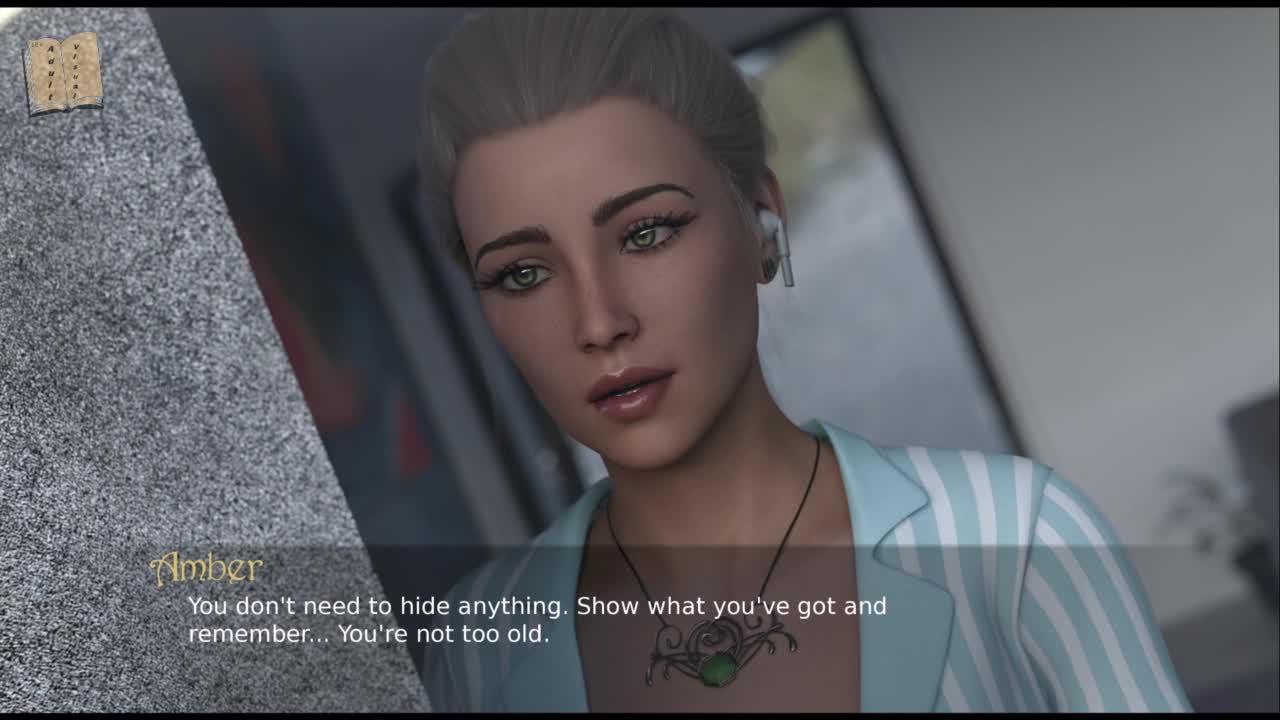
Task: Advance Amber's dialogue text box
Action: 537,620
